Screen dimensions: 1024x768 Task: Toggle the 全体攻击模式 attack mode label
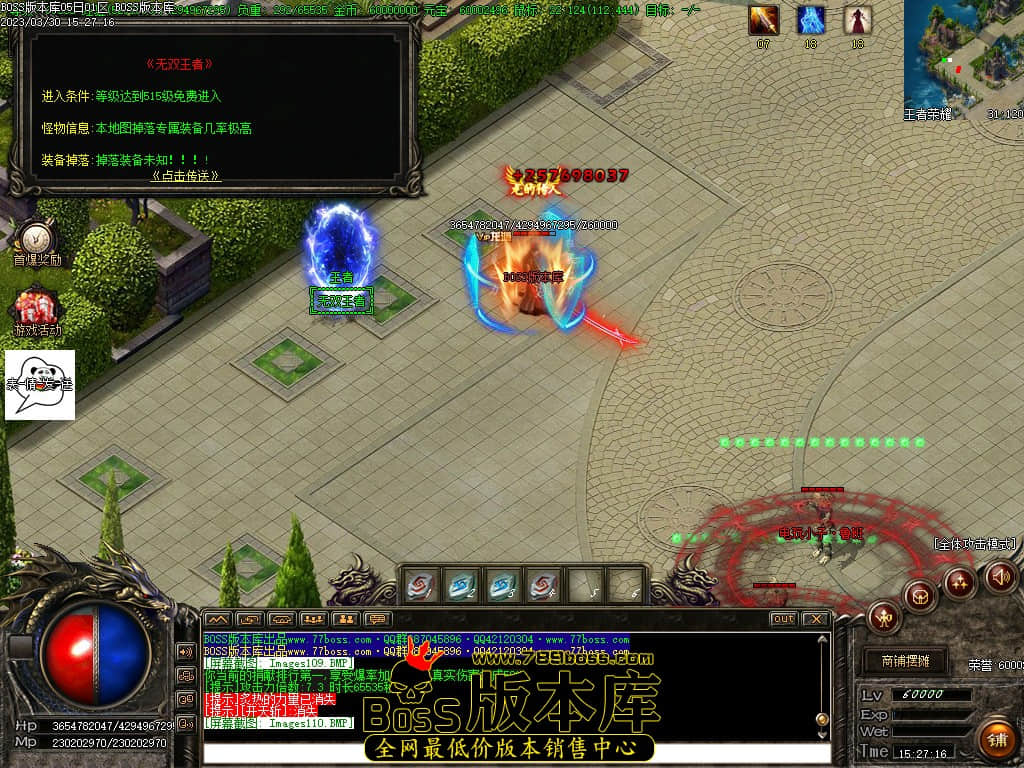(975, 544)
